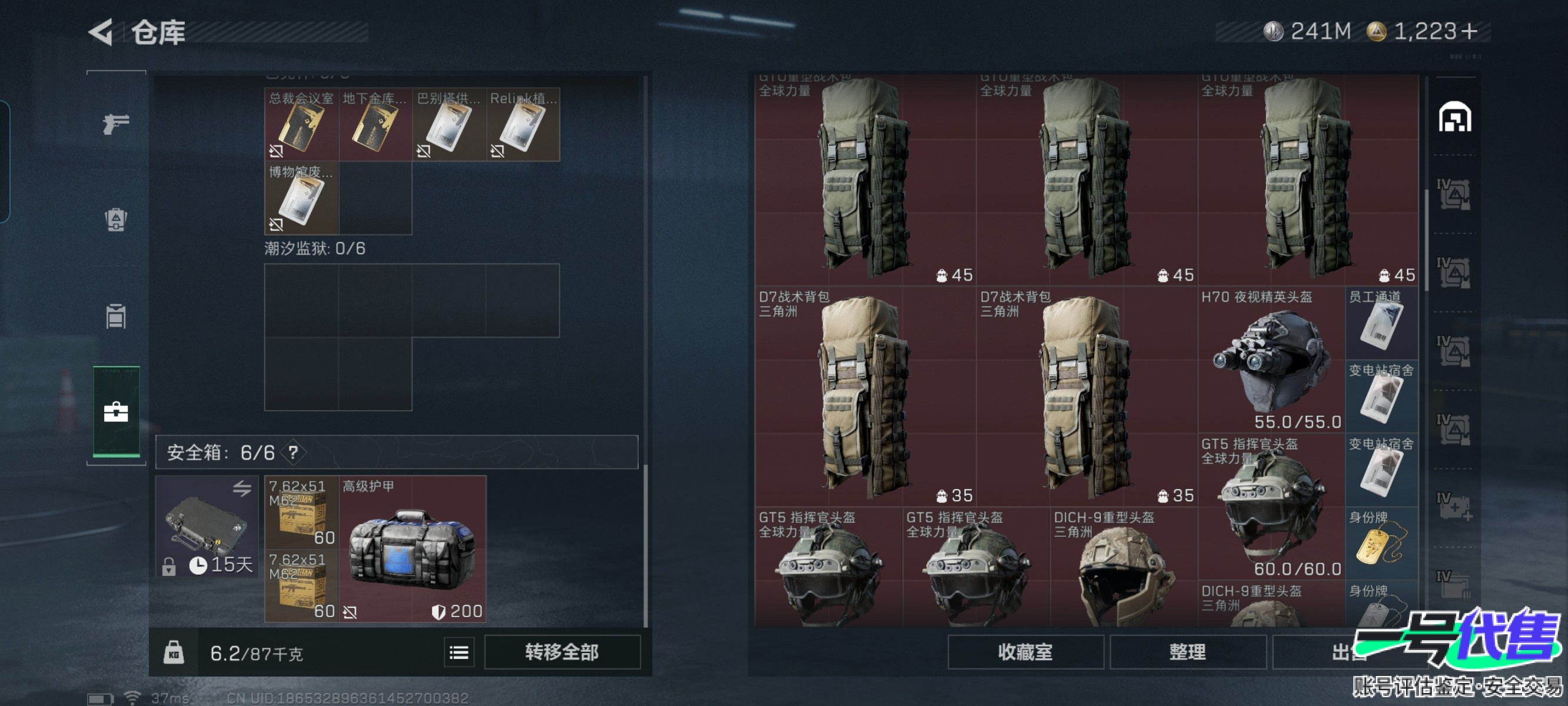Select the 总裁会议室 key card
1568x706 pixels.
(301, 125)
